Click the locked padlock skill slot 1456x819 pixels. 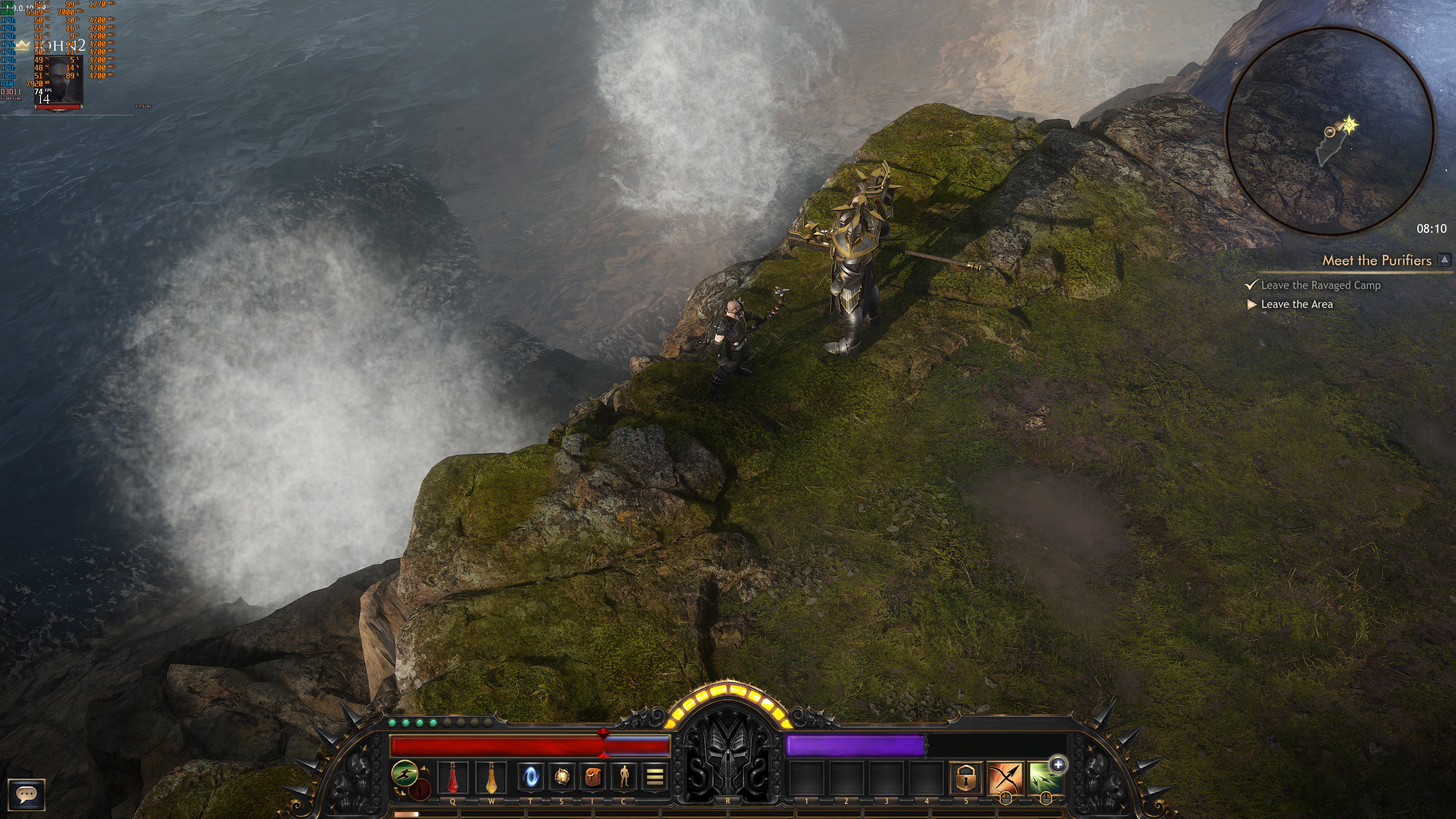coord(965,778)
